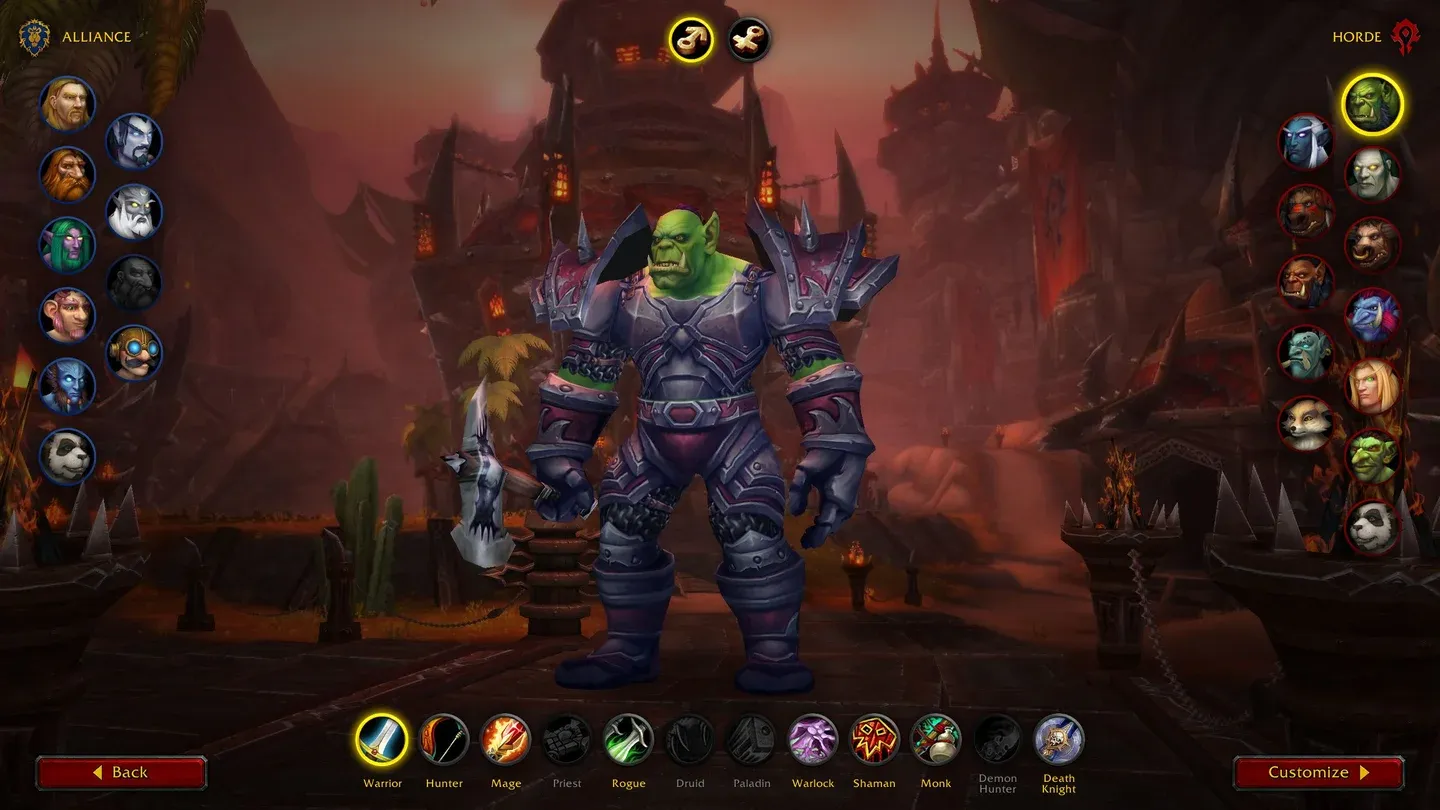Choose the Undead race portrait
1440x810 pixels.
[1372, 174]
